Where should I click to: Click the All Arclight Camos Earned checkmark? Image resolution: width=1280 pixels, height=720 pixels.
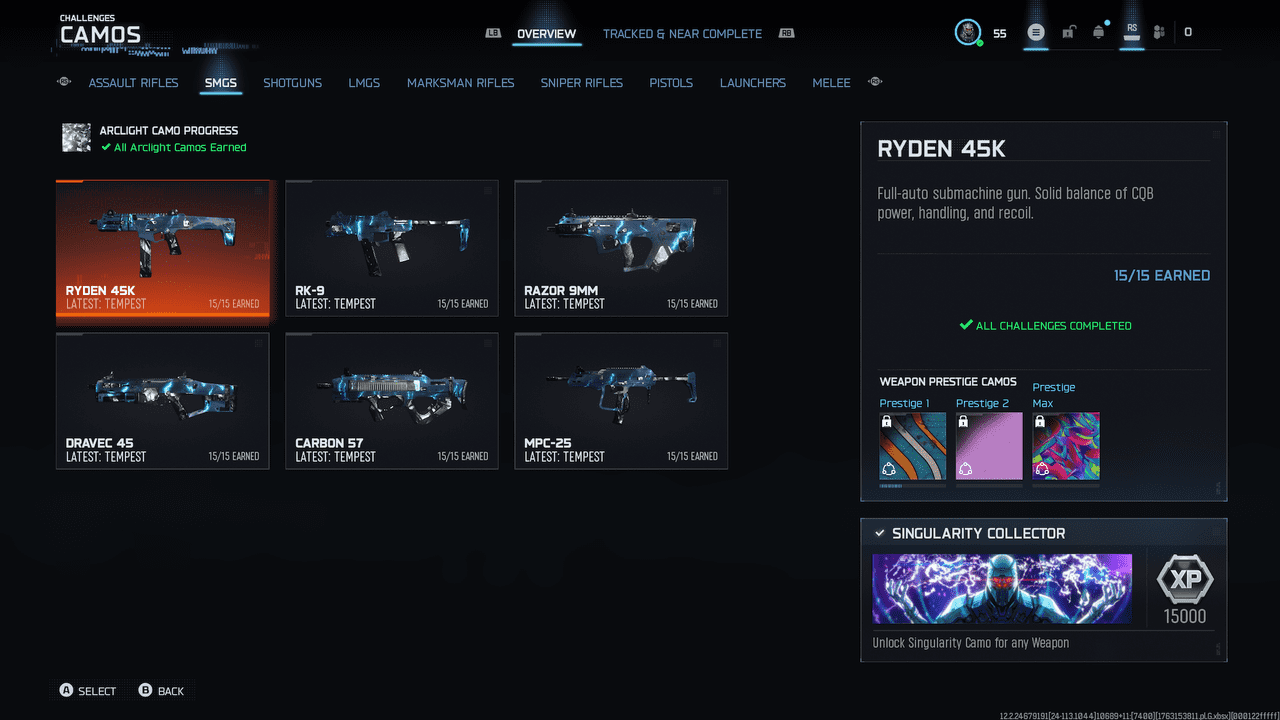pos(104,147)
